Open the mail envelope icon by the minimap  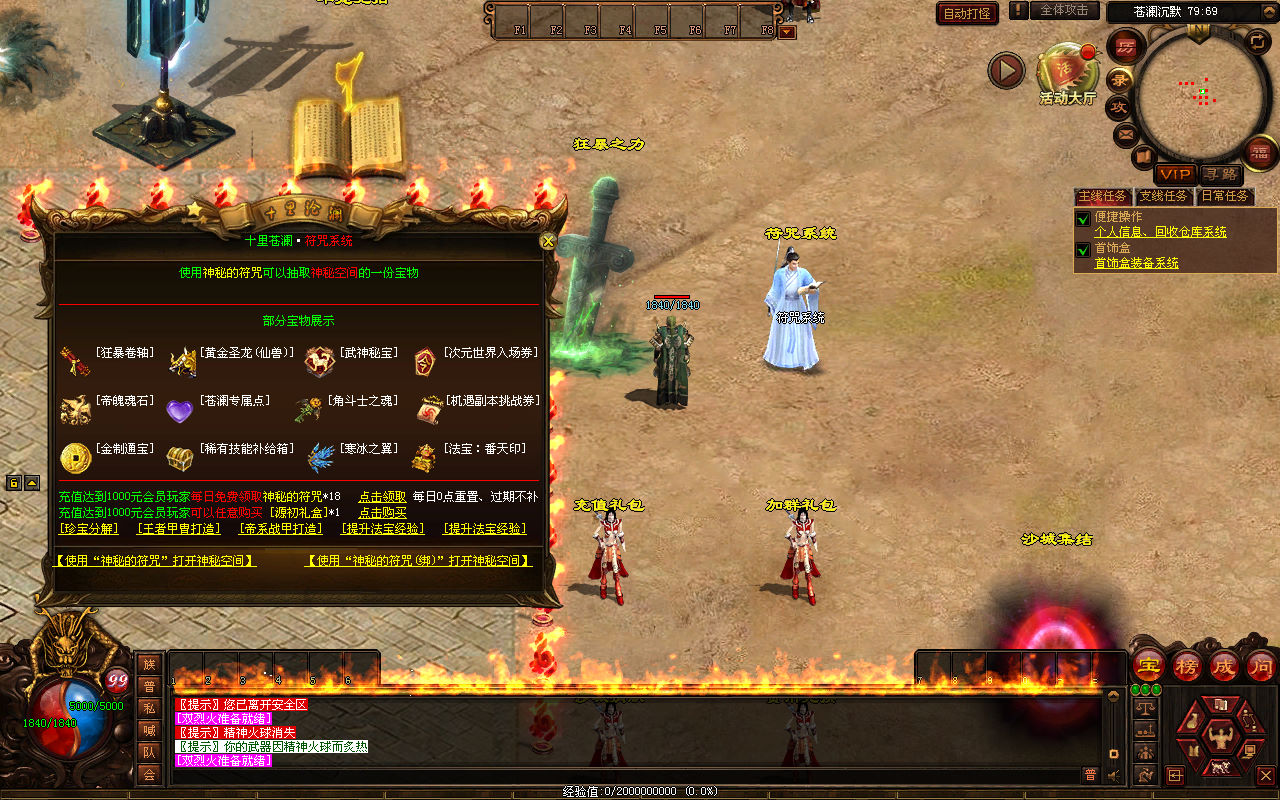click(1126, 133)
